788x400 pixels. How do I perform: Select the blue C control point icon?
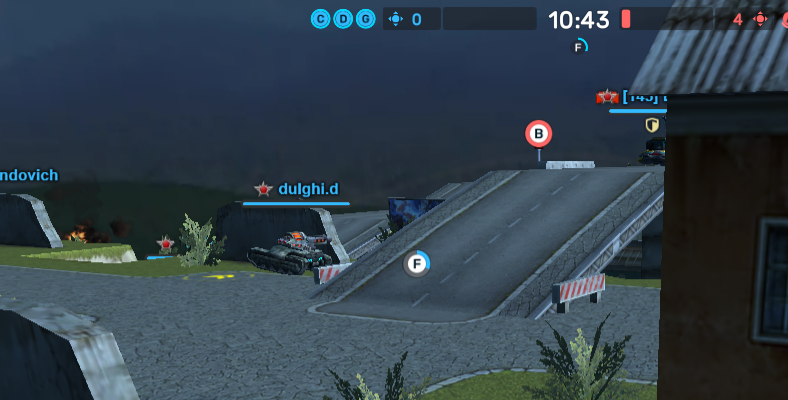tap(321, 19)
